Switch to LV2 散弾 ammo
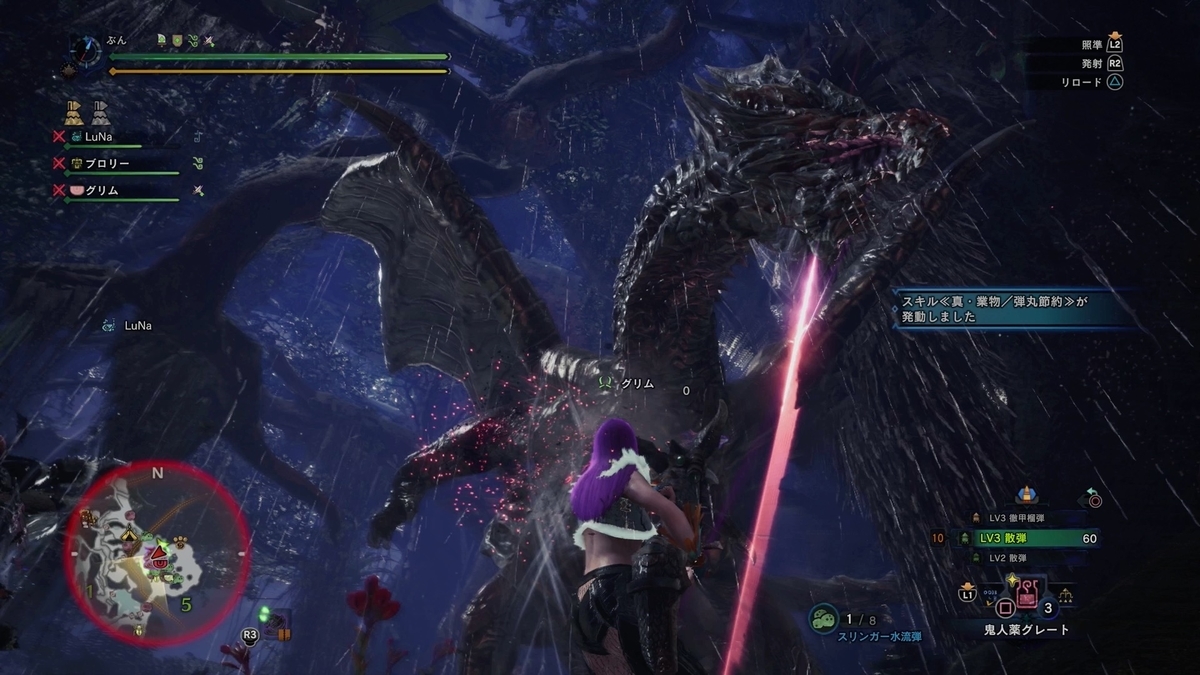1200x675 pixels. (1012, 558)
